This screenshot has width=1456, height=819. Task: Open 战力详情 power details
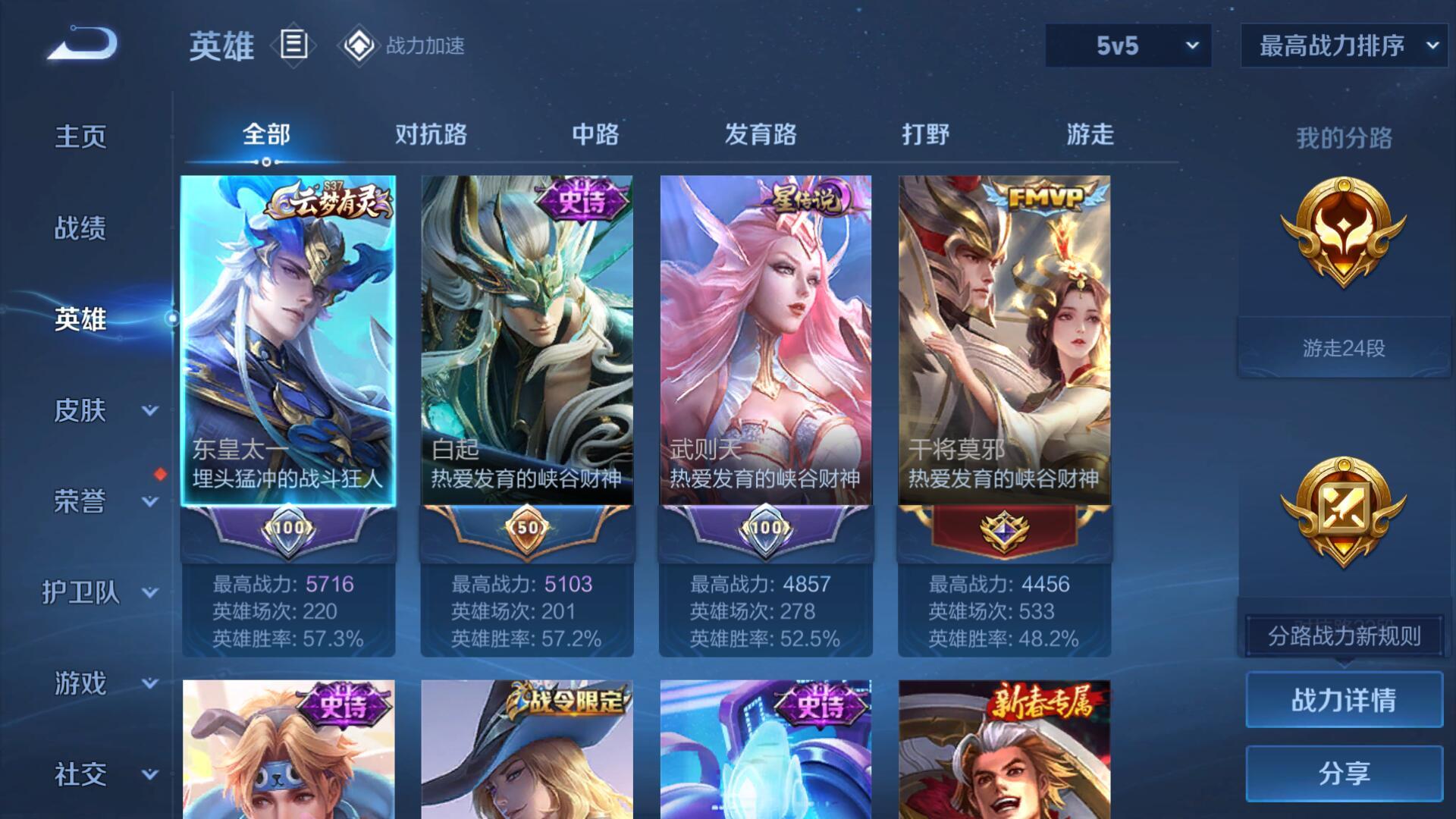[1344, 700]
